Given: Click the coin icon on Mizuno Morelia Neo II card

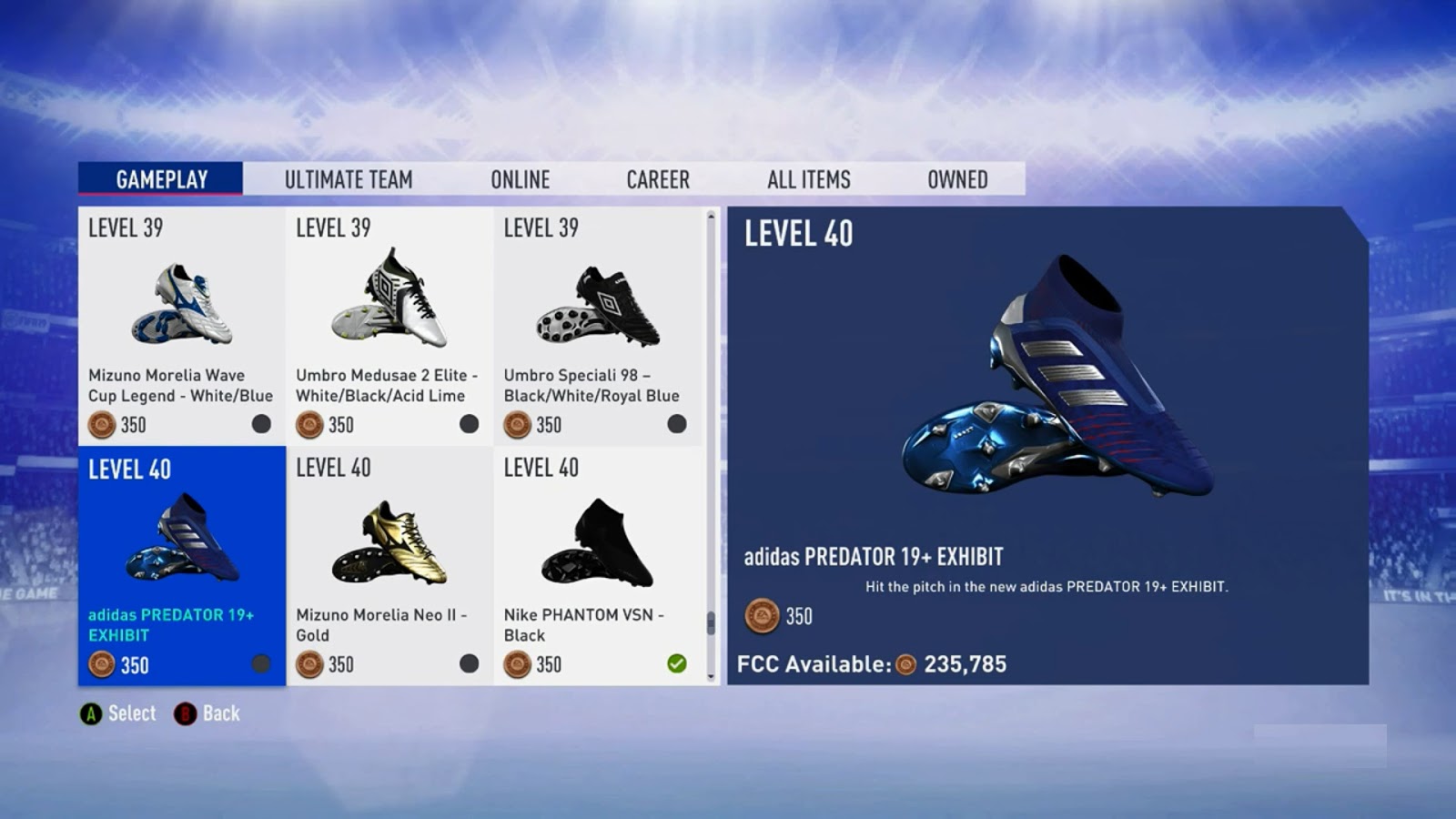Looking at the screenshot, I should 309,665.
